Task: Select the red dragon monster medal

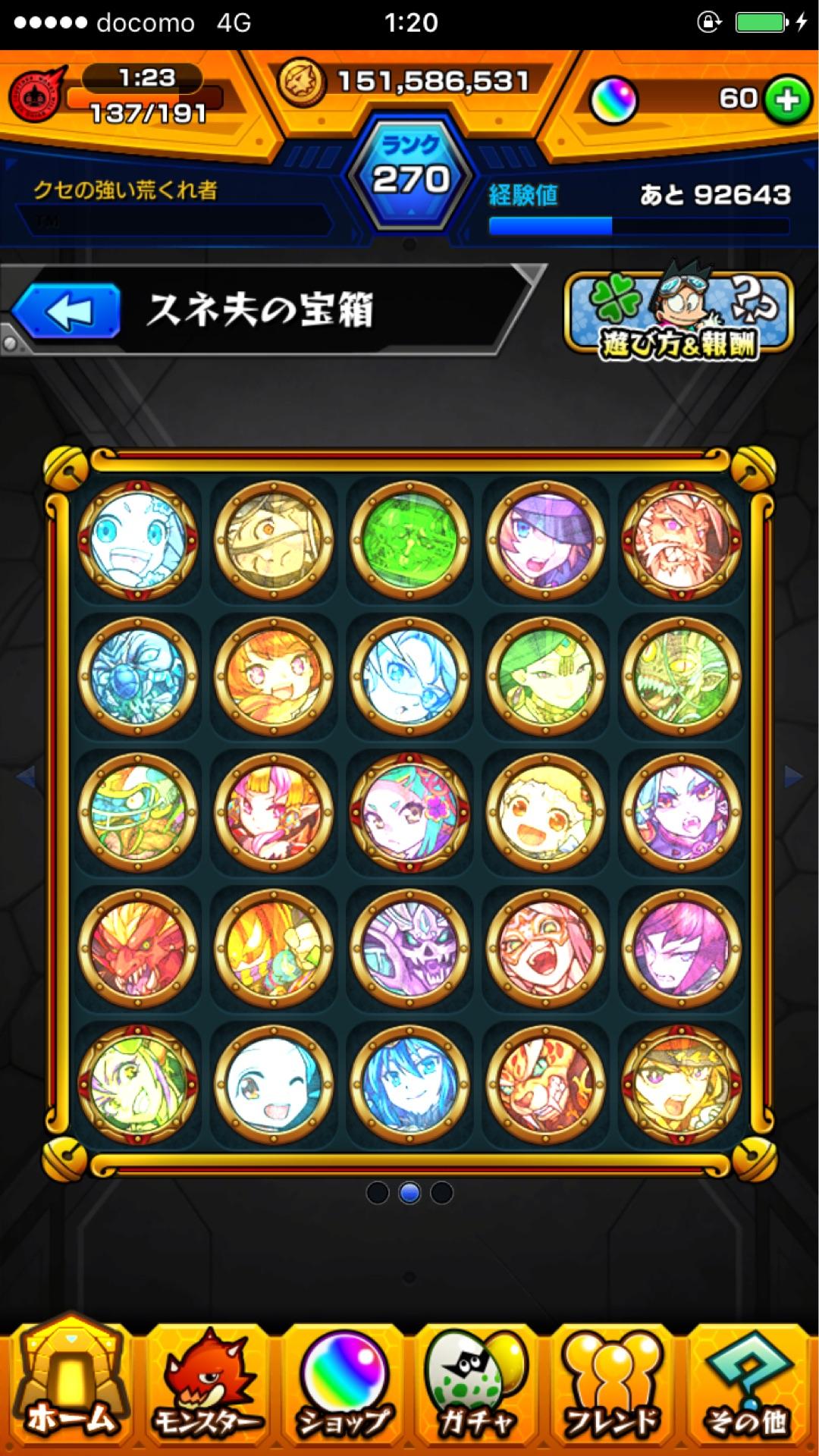Action: tap(137, 947)
